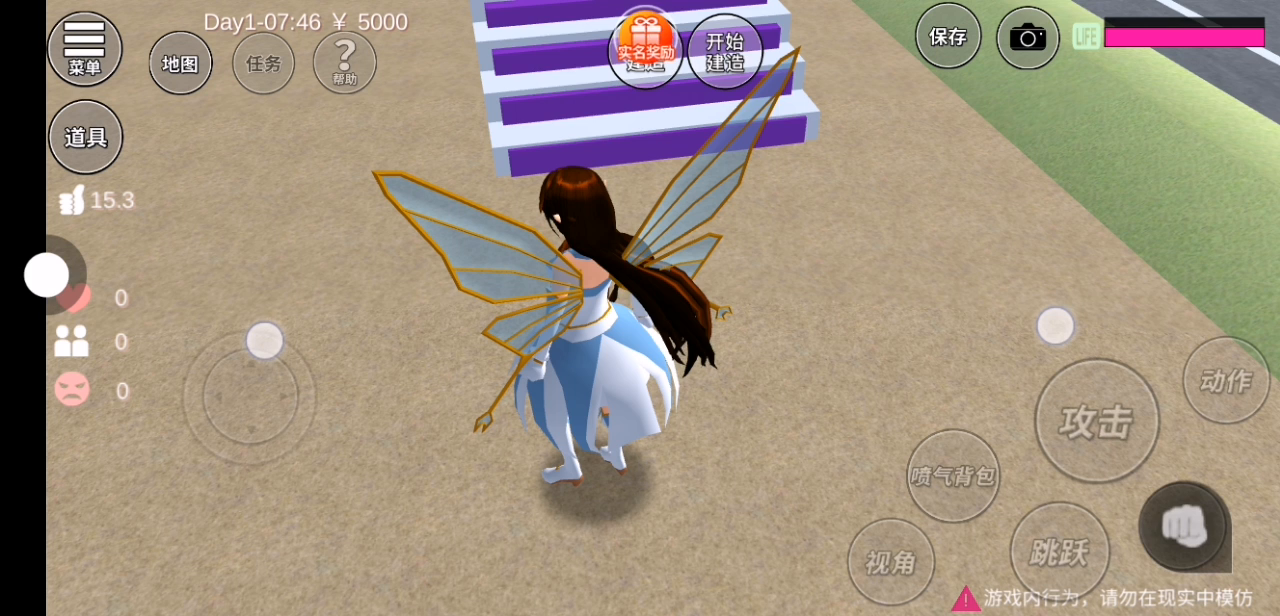Image resolution: width=1280 pixels, height=616 pixels.
Task: Tap the fist punch icon
Action: click(1184, 525)
